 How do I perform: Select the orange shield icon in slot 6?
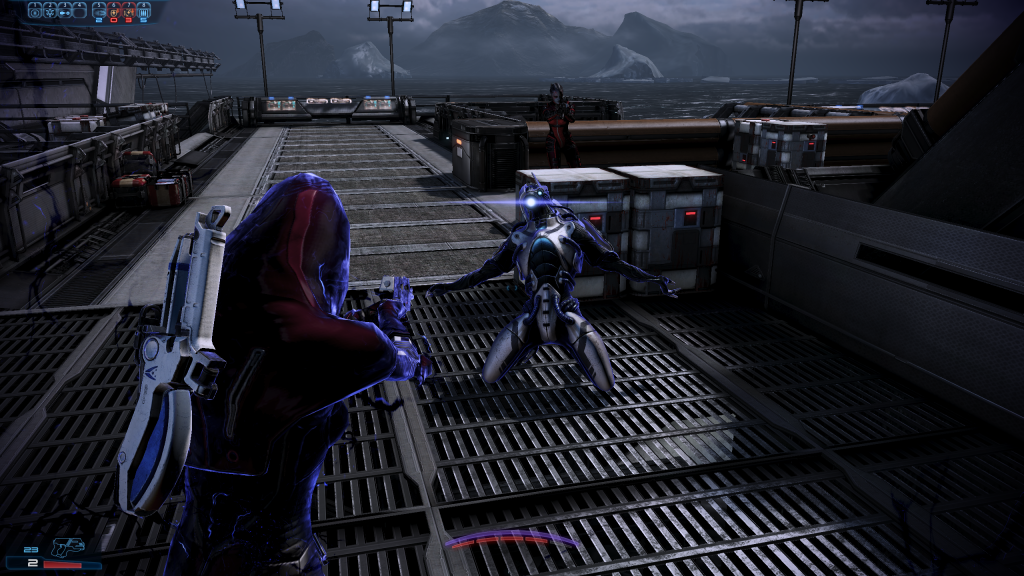[x=113, y=10]
